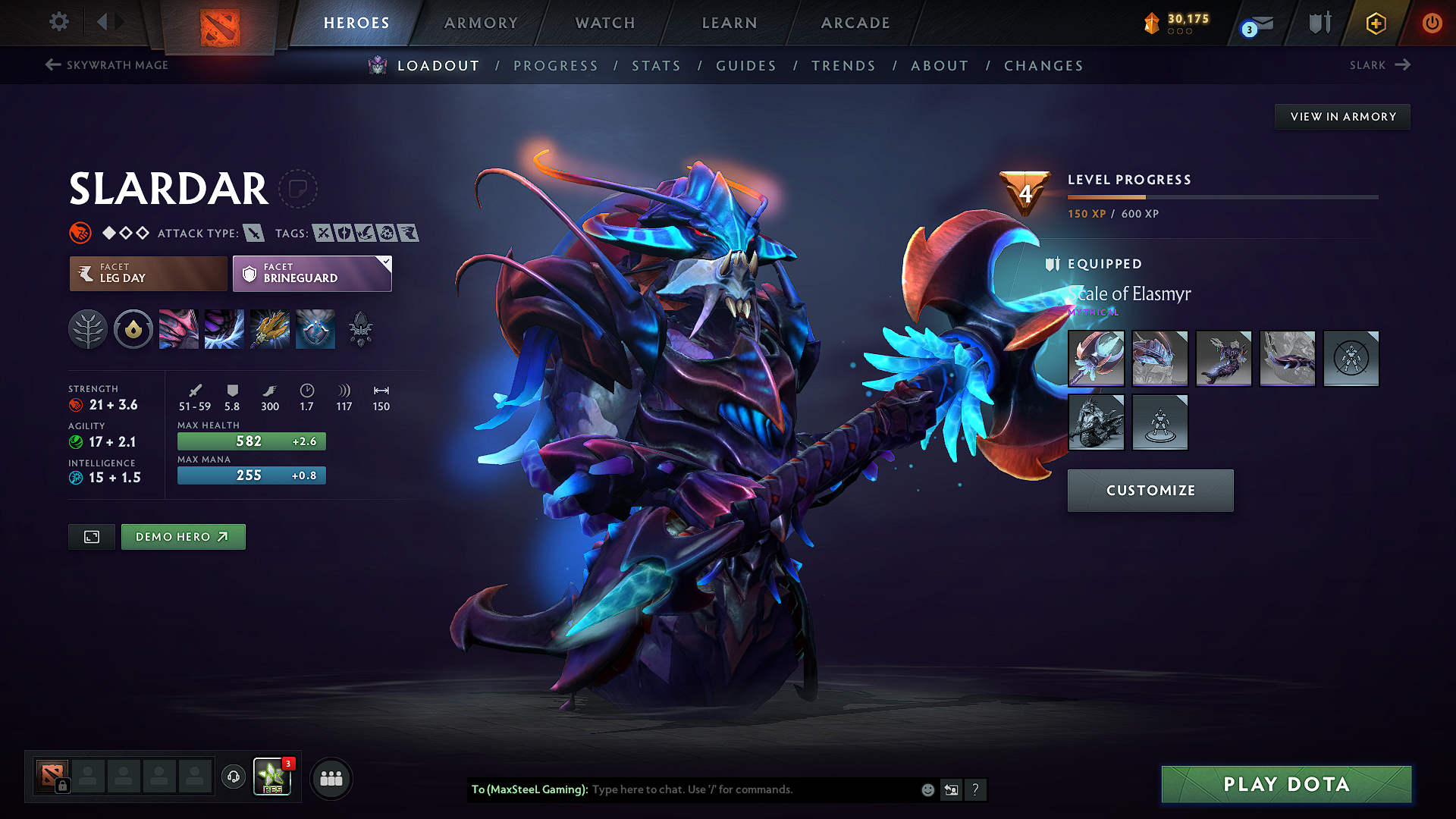Switch to the STATS tab
Image resolution: width=1456 pixels, height=819 pixels.
[657, 65]
